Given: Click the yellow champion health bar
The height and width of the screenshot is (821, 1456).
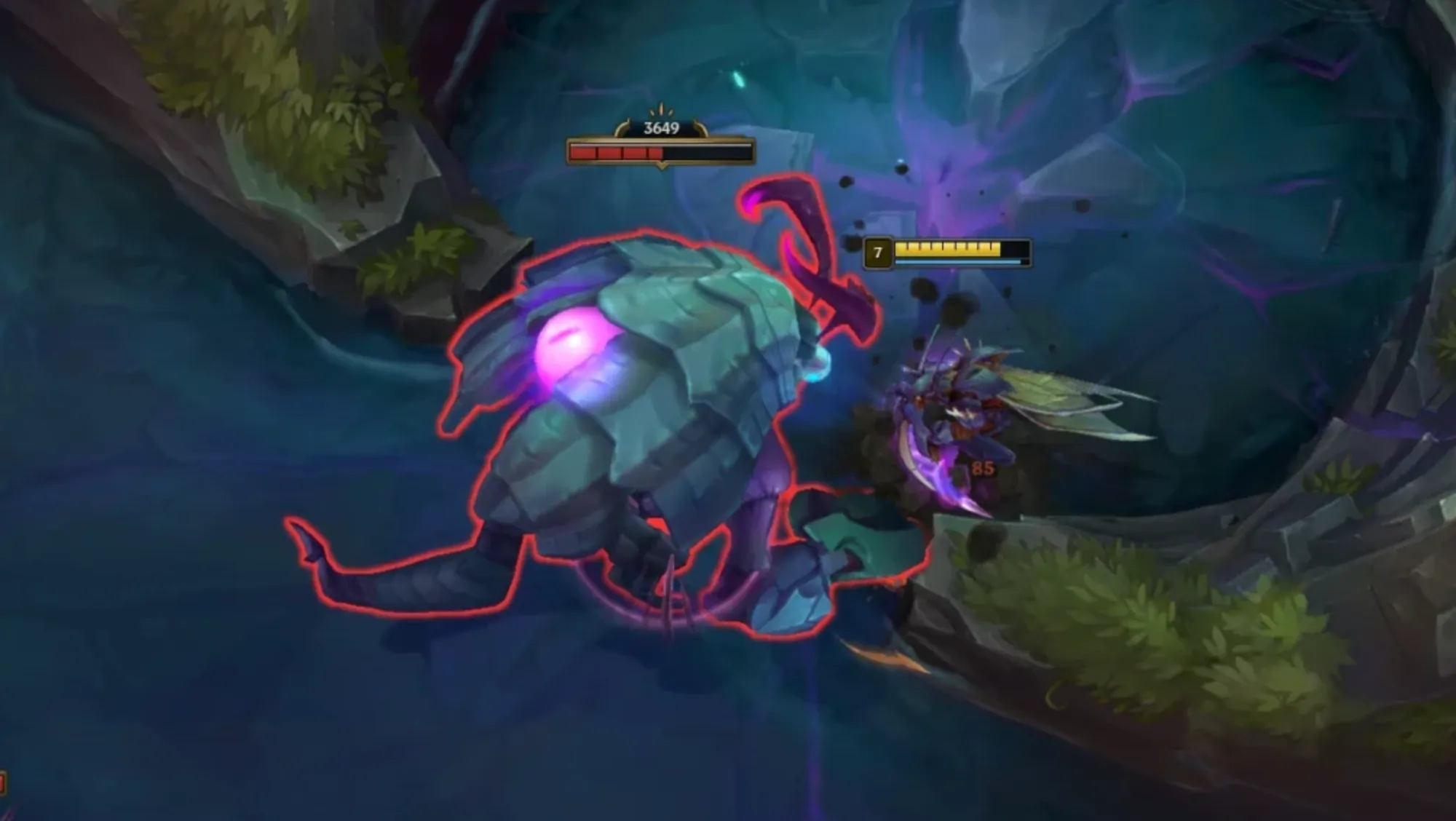Looking at the screenshot, I should click(946, 248).
